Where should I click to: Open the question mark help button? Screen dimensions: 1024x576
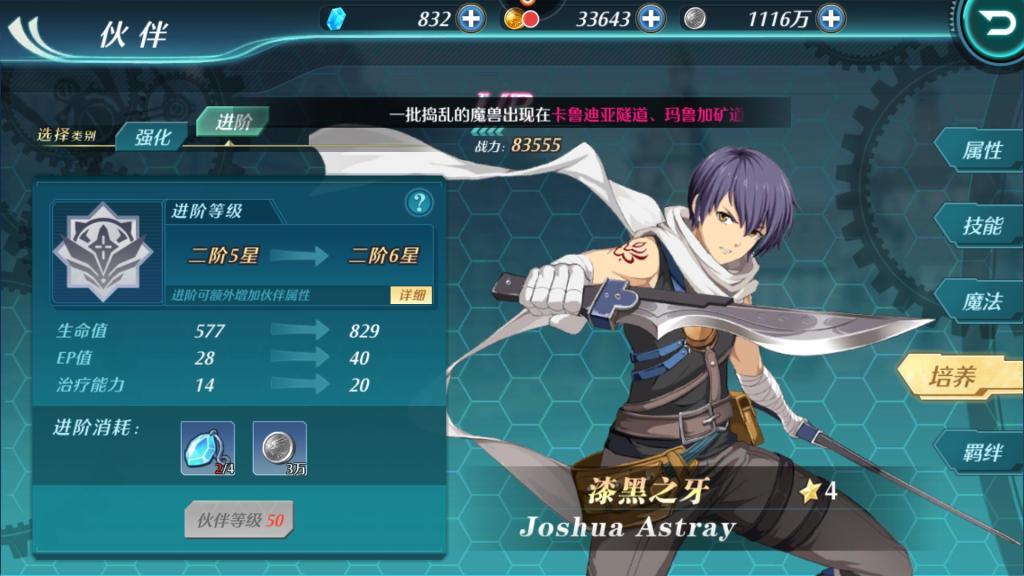coord(419,203)
